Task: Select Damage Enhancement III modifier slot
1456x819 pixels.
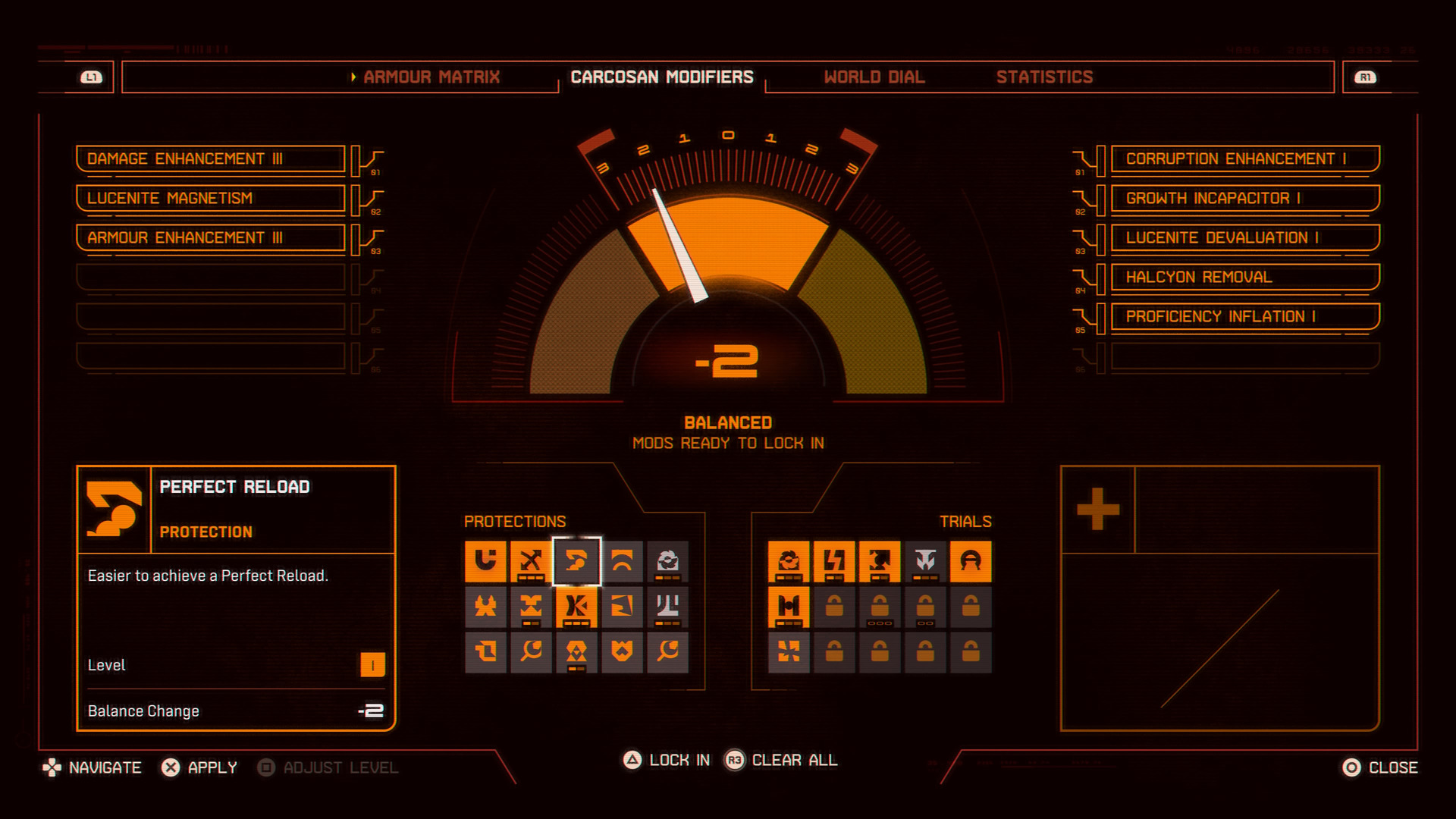Action: 211,159
